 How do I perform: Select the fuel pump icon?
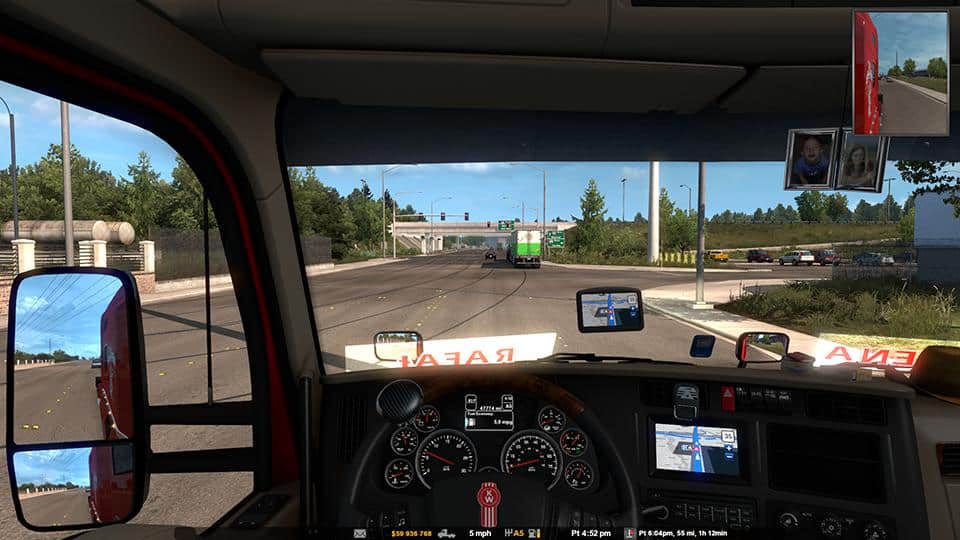pos(534,534)
